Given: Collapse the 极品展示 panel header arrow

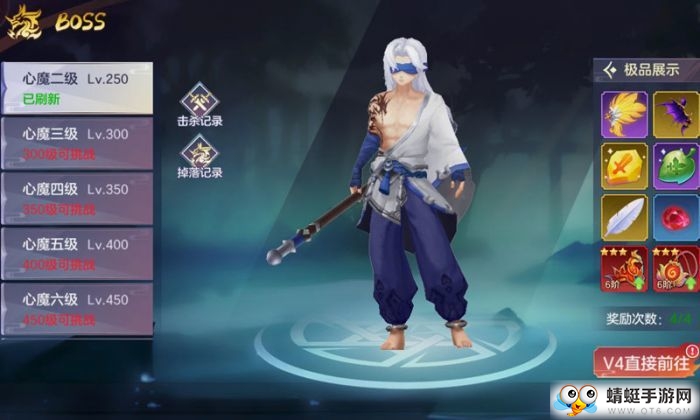Looking at the screenshot, I should click(x=609, y=69).
